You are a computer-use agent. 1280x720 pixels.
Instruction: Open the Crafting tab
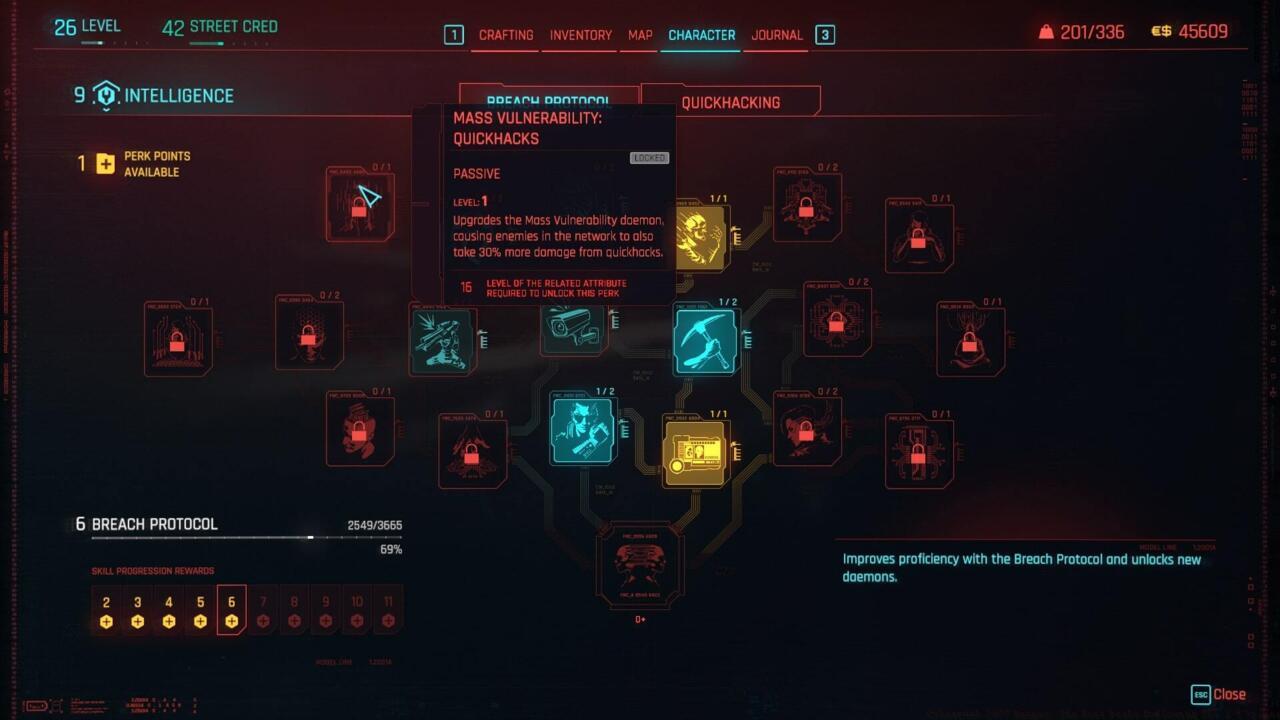(506, 35)
